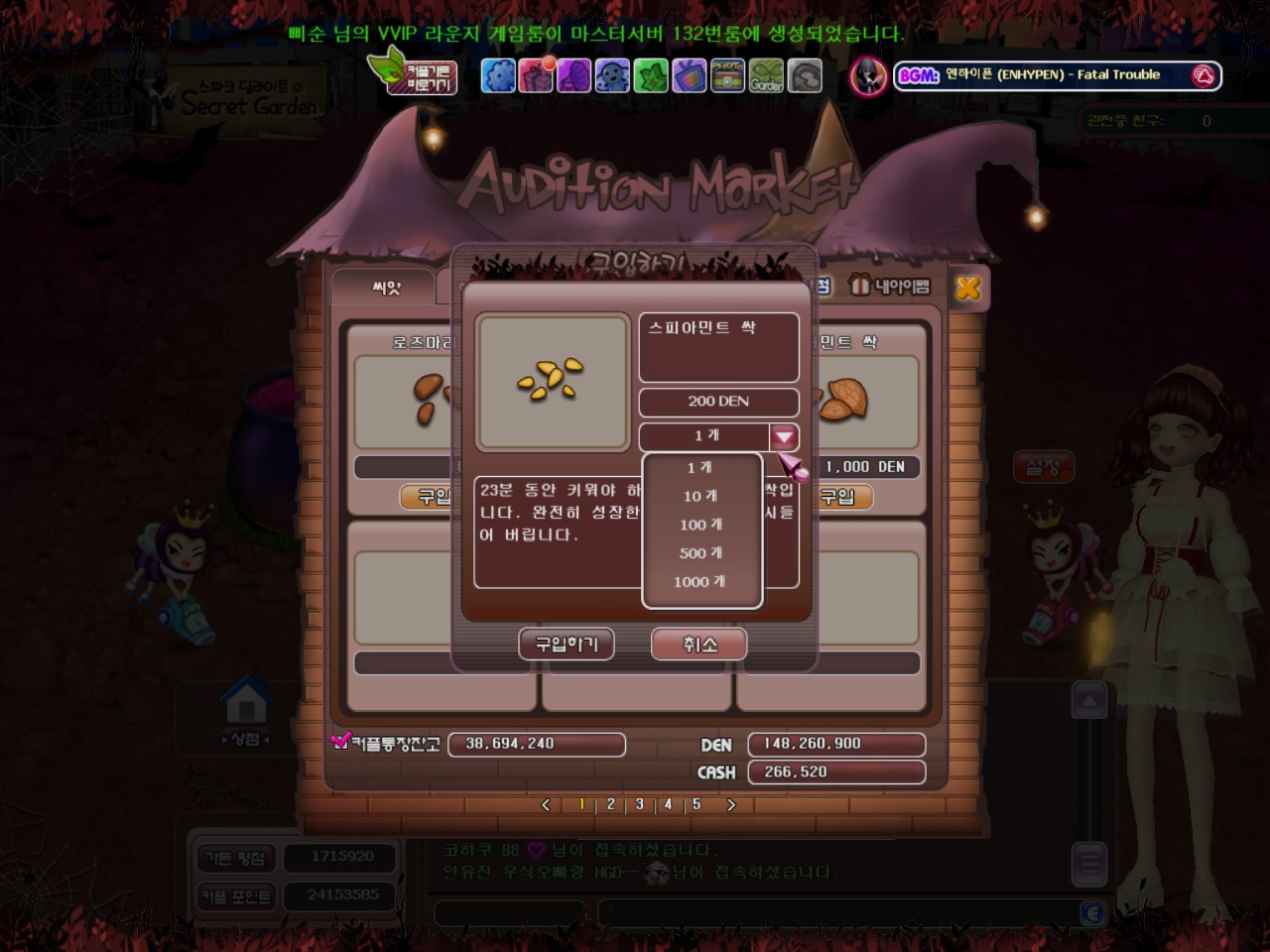Go to shop page 3
1270x952 pixels.
coord(640,804)
